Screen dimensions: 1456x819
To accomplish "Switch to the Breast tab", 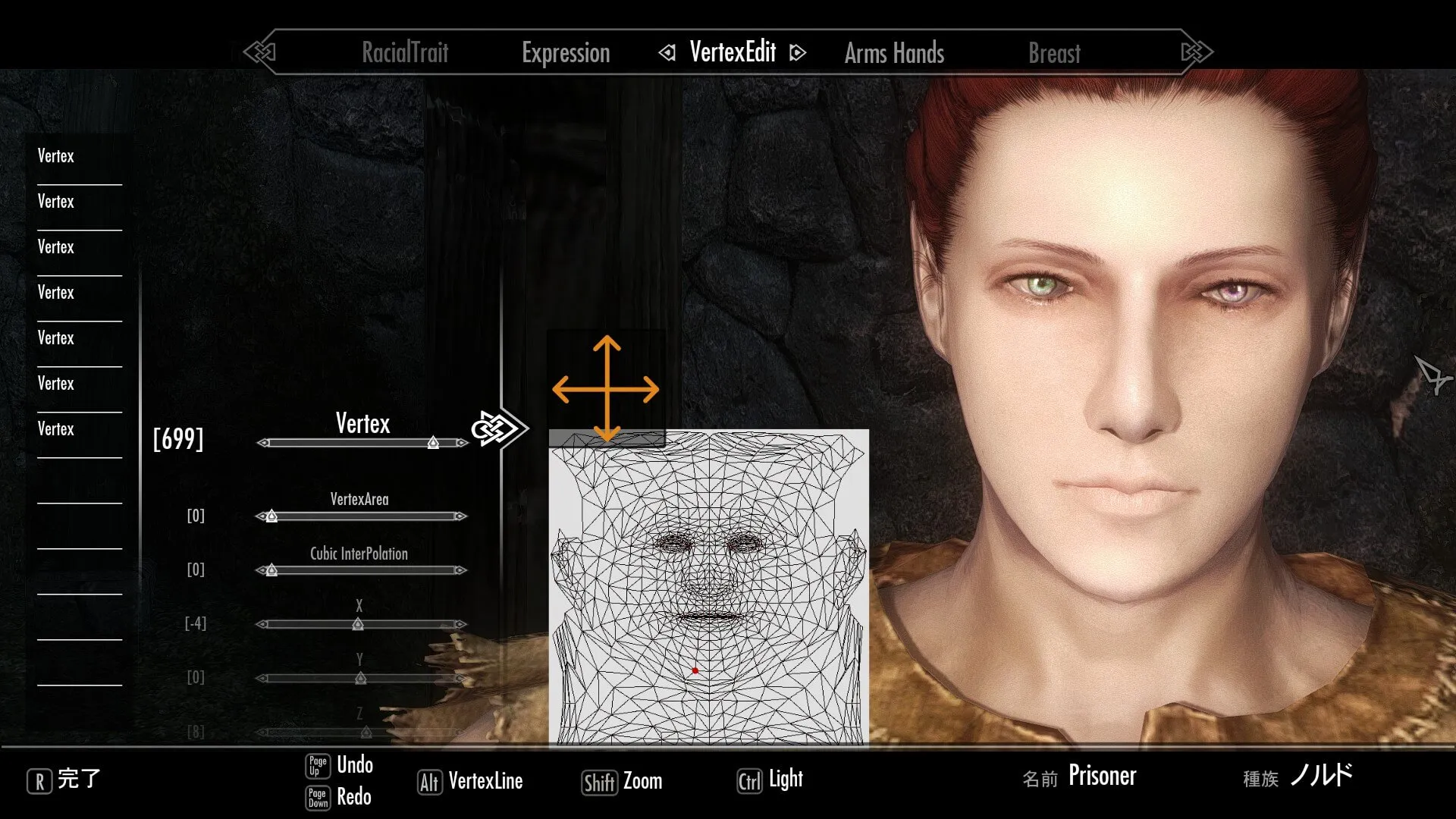I will point(1054,52).
